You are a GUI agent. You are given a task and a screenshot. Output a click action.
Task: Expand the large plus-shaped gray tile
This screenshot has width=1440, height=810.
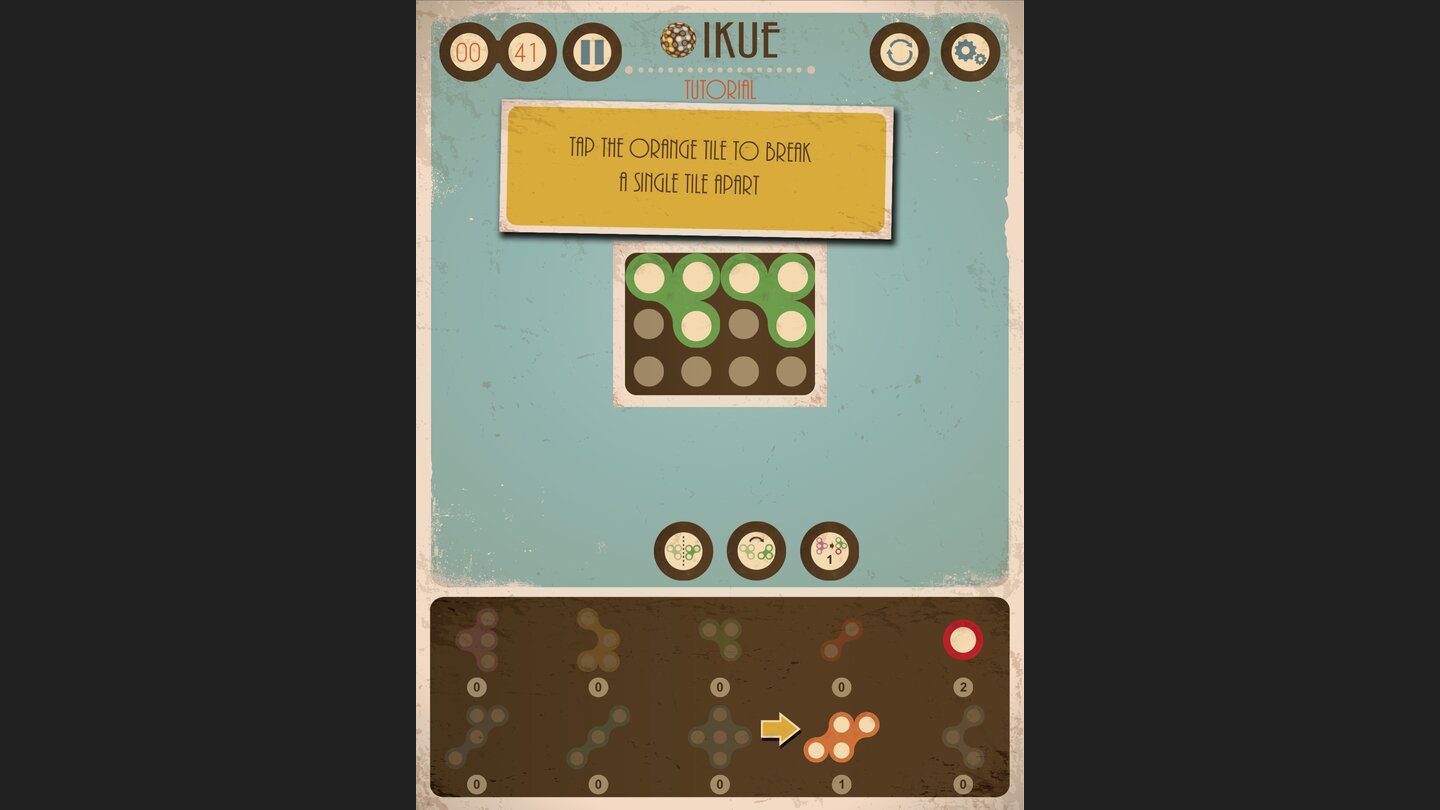point(718,735)
